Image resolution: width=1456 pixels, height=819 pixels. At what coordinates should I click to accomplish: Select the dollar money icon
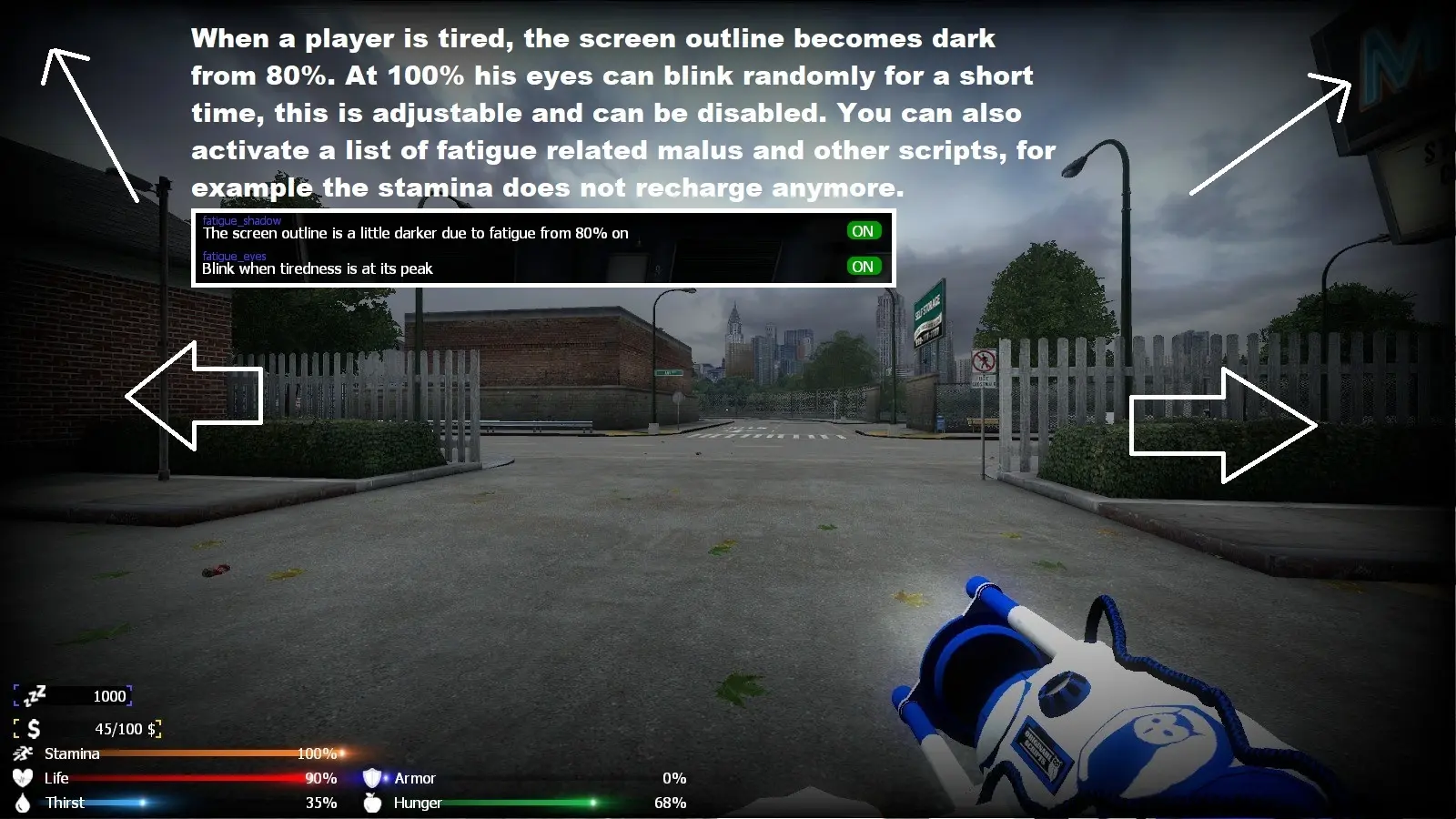click(33, 728)
